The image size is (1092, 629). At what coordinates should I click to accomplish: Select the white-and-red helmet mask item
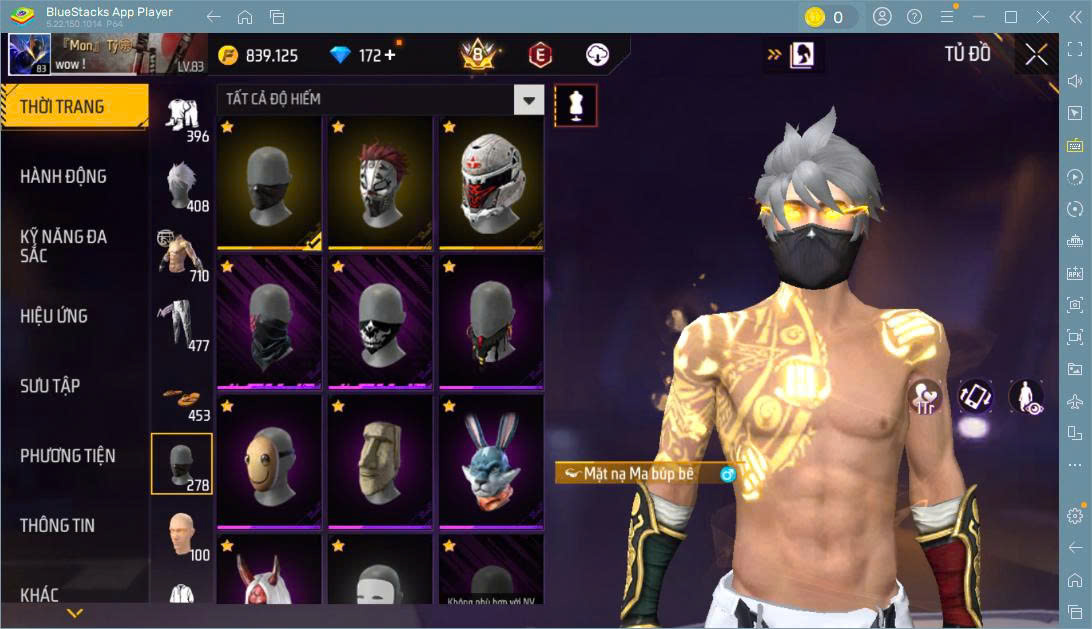(x=490, y=182)
